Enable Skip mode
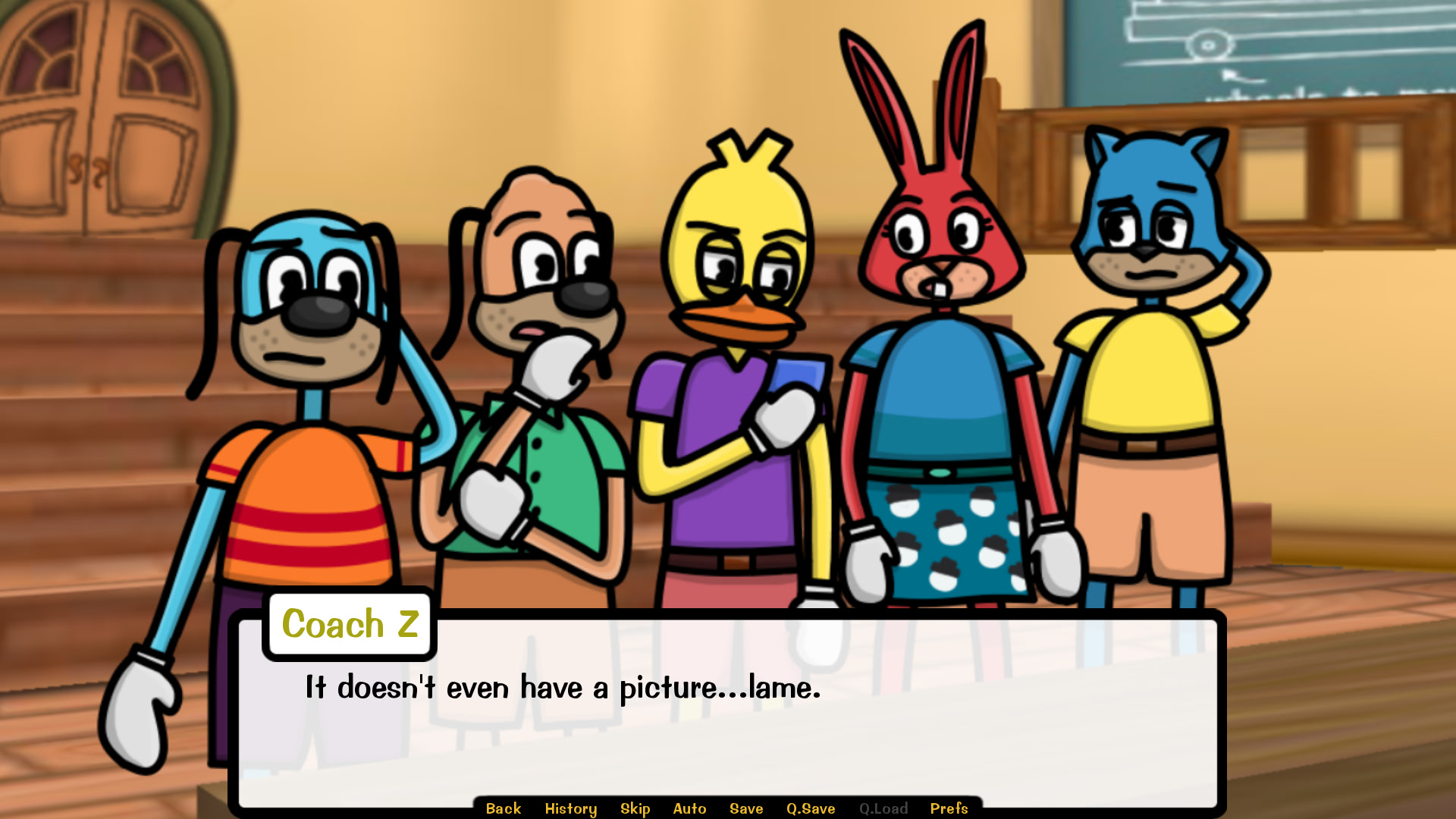 click(x=635, y=808)
